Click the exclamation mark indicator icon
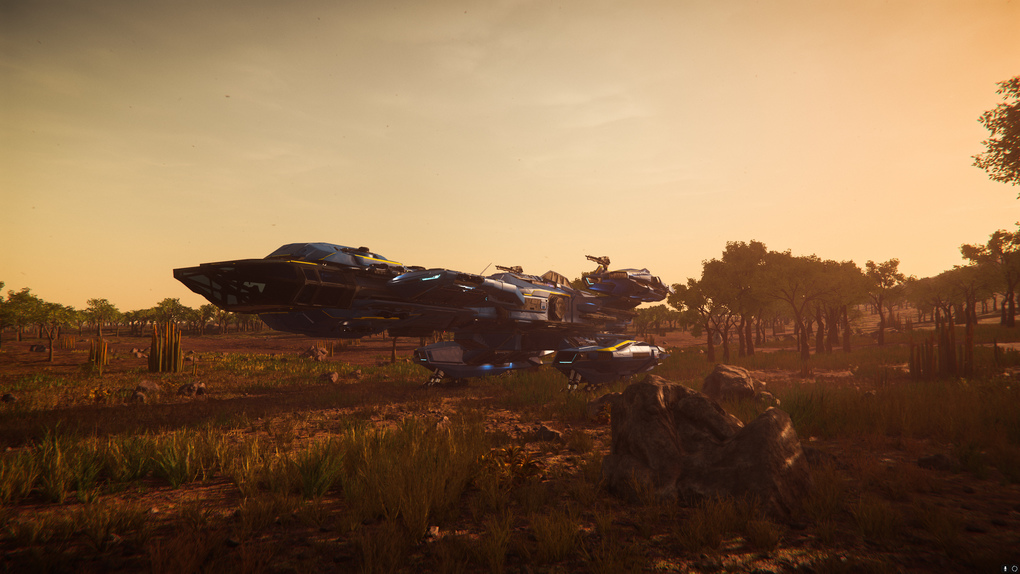 pyautogui.click(x=1004, y=568)
